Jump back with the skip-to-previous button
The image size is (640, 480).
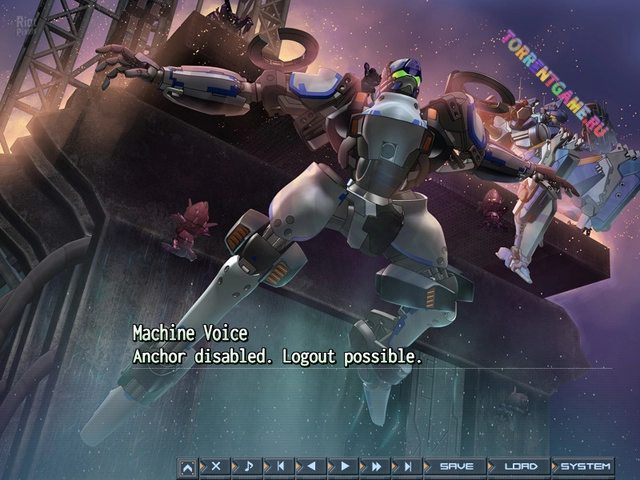[x=279, y=466]
